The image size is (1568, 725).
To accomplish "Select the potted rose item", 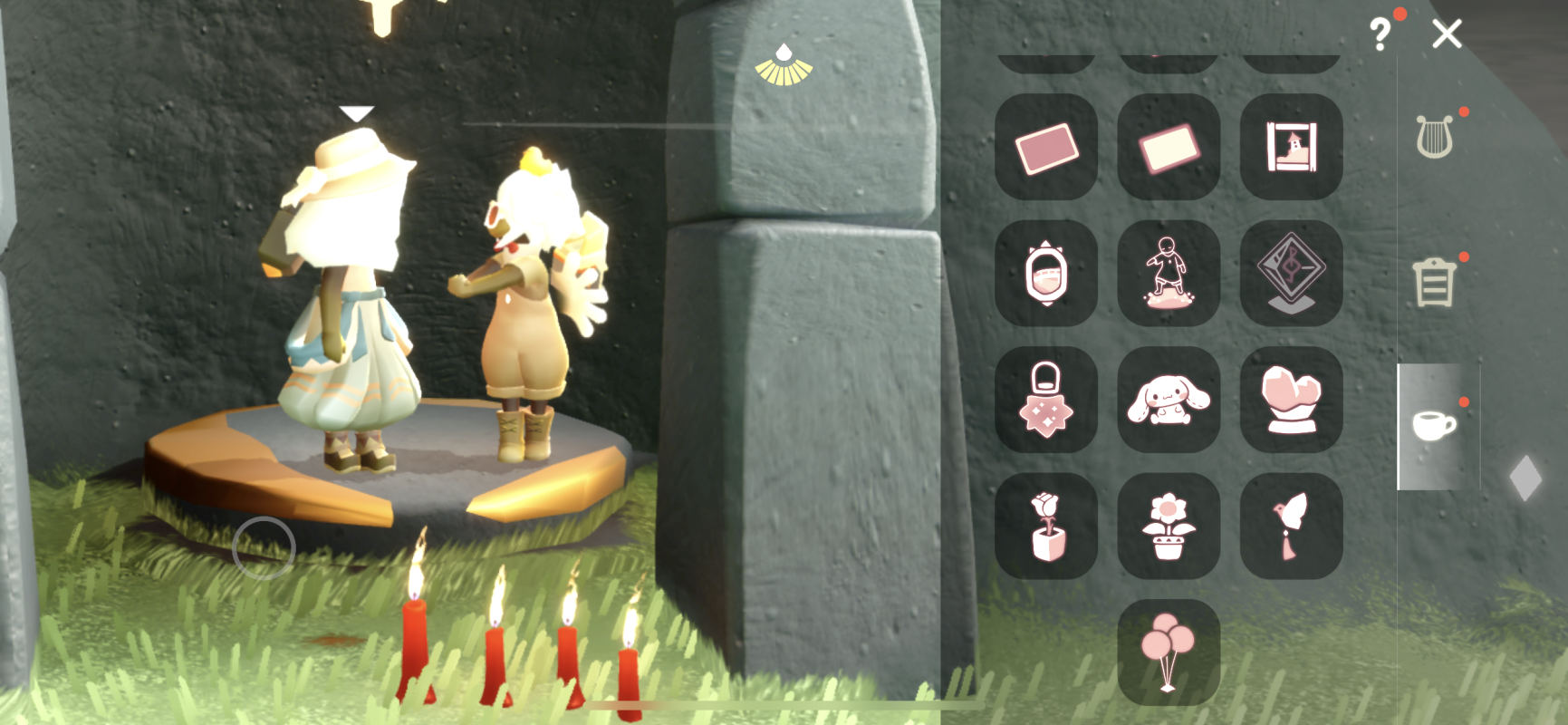I will 1046,526.
